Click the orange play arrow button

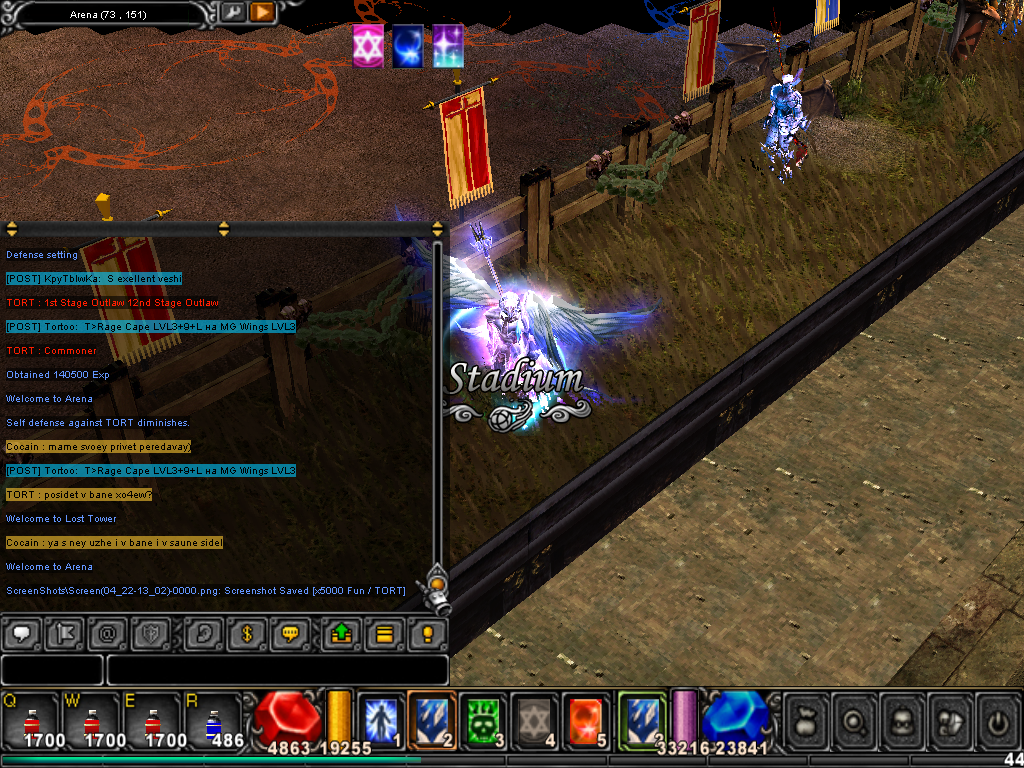click(x=262, y=12)
